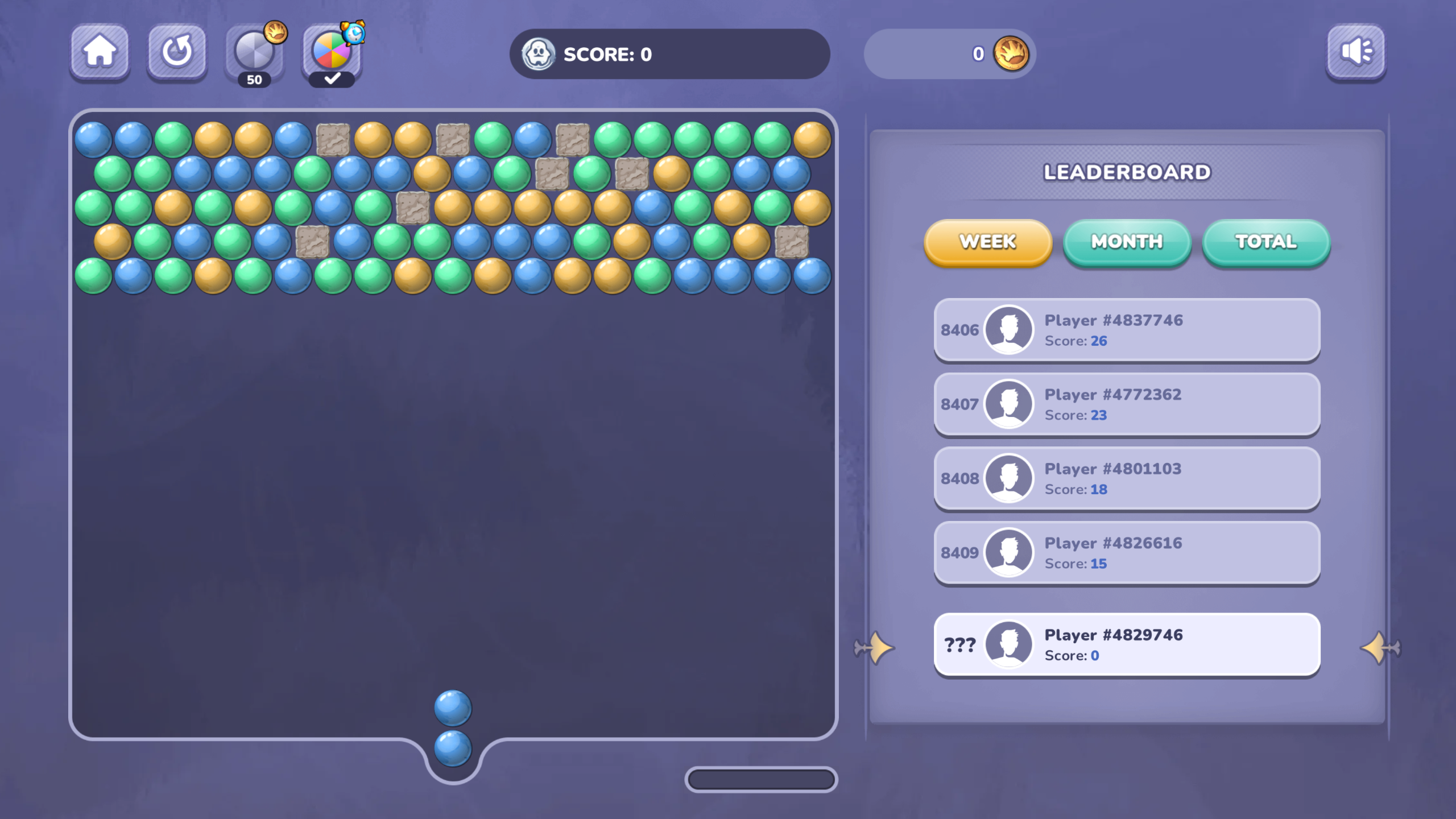The width and height of the screenshot is (1456, 819).
Task: Select your own row showing Player #4829746
Action: [1127, 644]
